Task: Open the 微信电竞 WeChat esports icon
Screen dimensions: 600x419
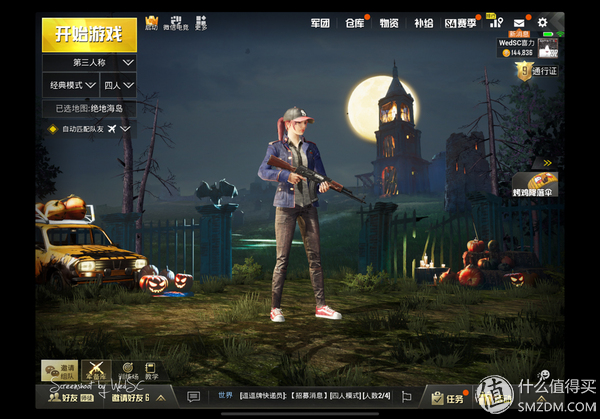Action: tap(175, 22)
